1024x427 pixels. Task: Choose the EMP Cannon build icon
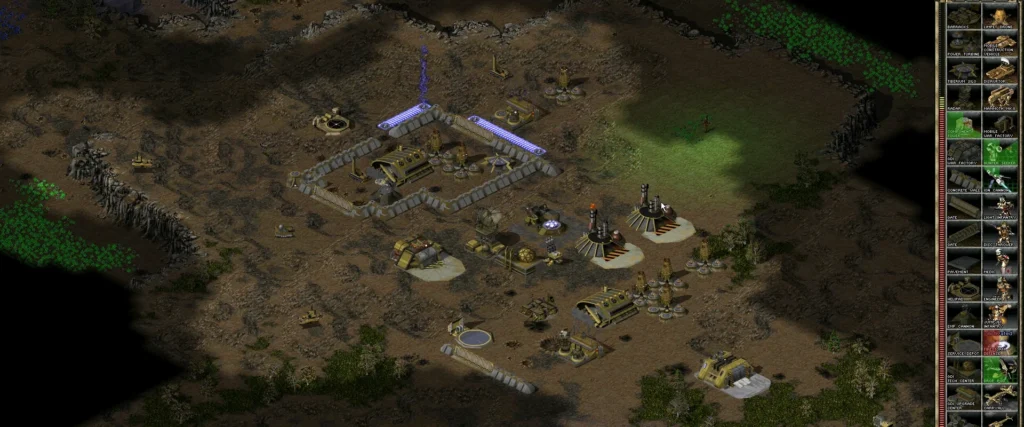(962, 318)
